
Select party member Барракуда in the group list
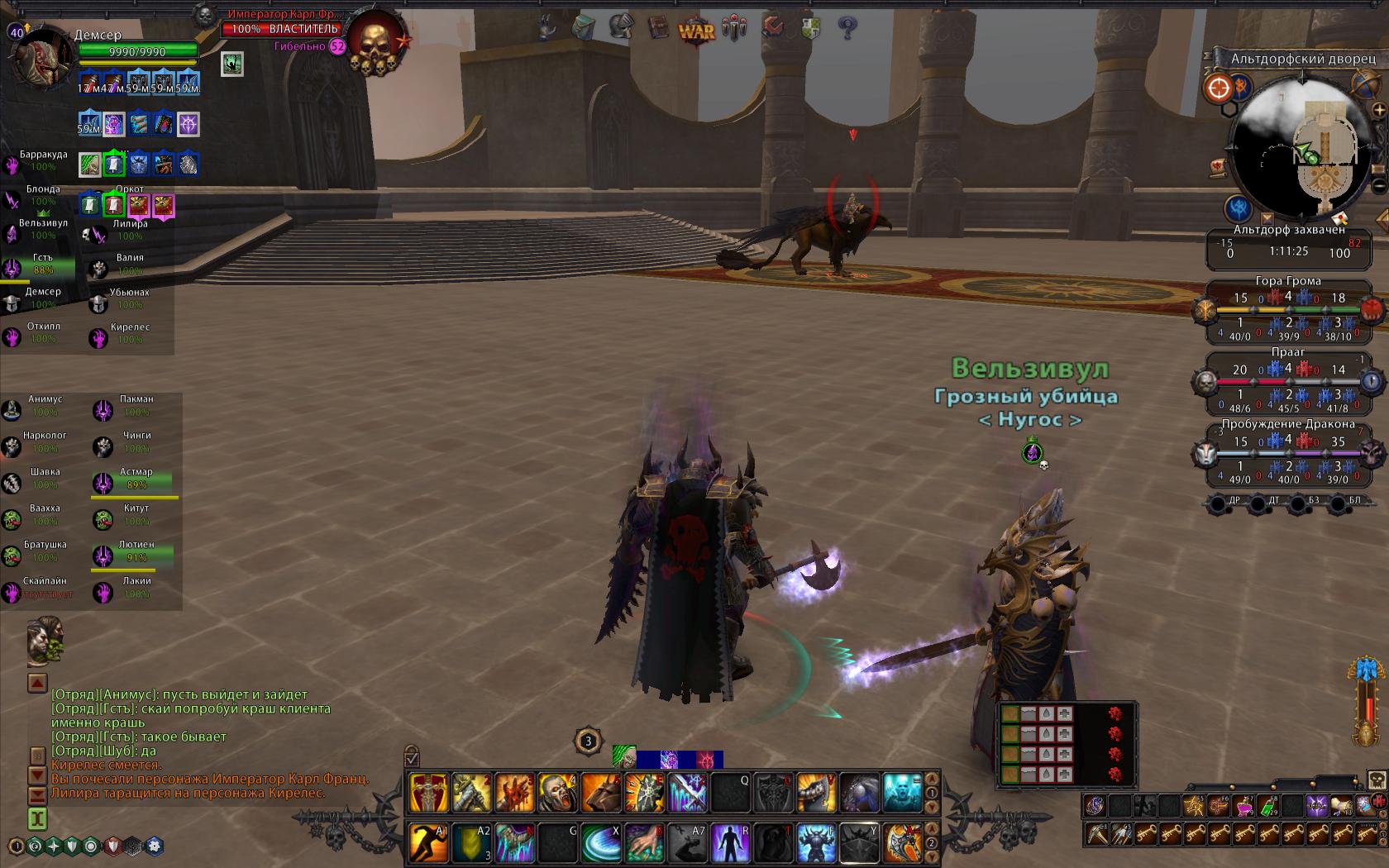(42, 161)
